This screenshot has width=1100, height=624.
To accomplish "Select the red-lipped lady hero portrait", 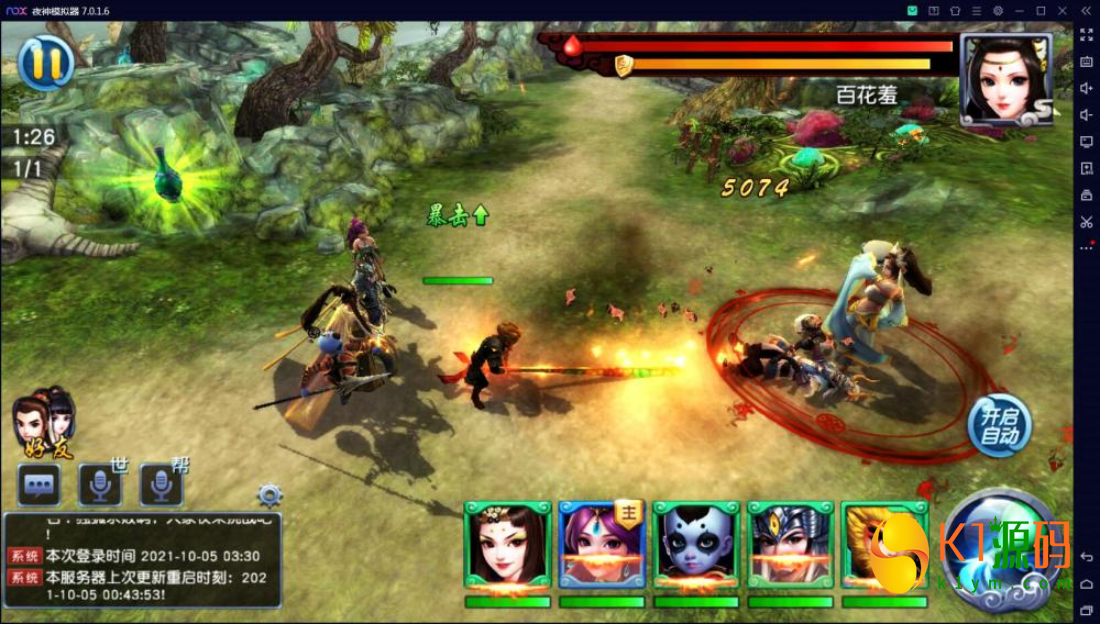I will pos(507,545).
